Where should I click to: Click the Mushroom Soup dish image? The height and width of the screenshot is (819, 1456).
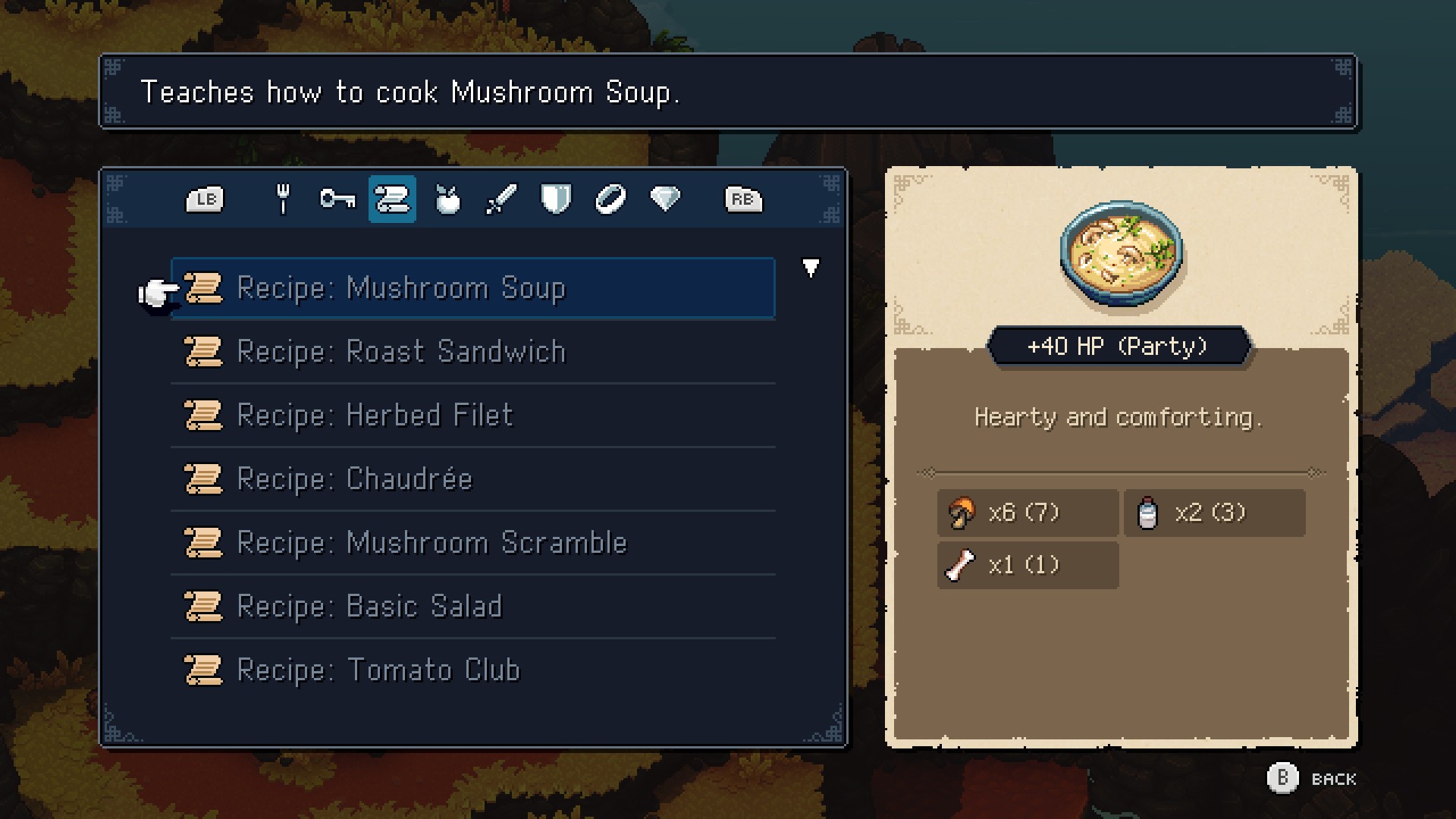click(1122, 253)
